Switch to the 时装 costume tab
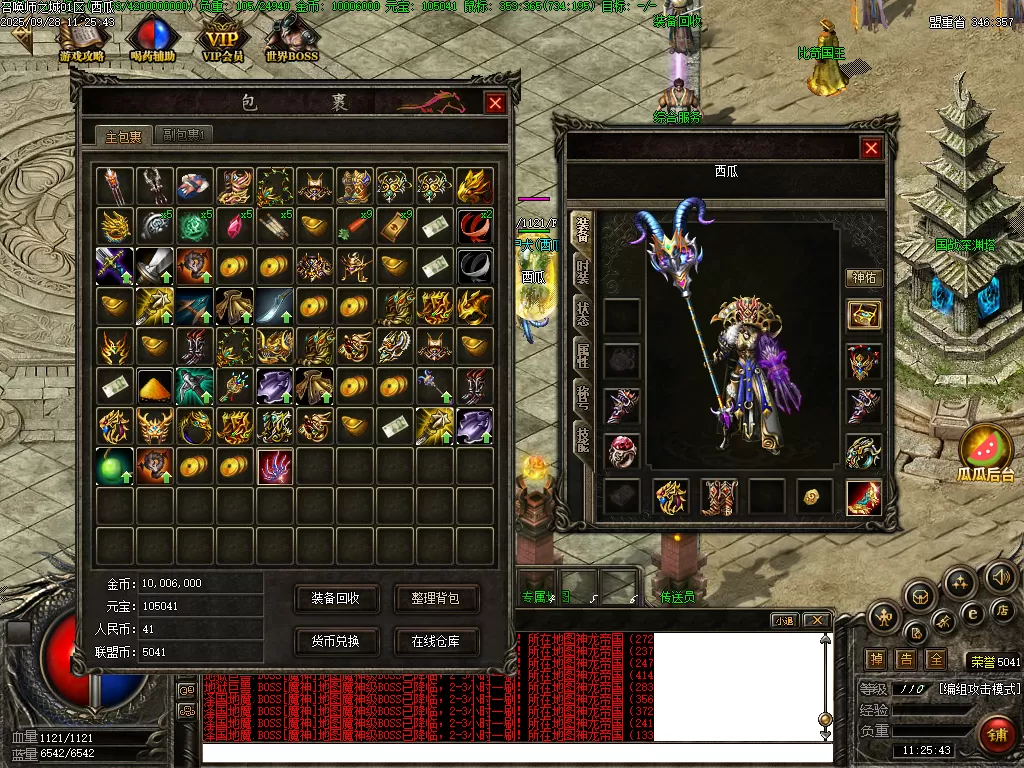Screen dimensions: 1024x768 pos(581,271)
